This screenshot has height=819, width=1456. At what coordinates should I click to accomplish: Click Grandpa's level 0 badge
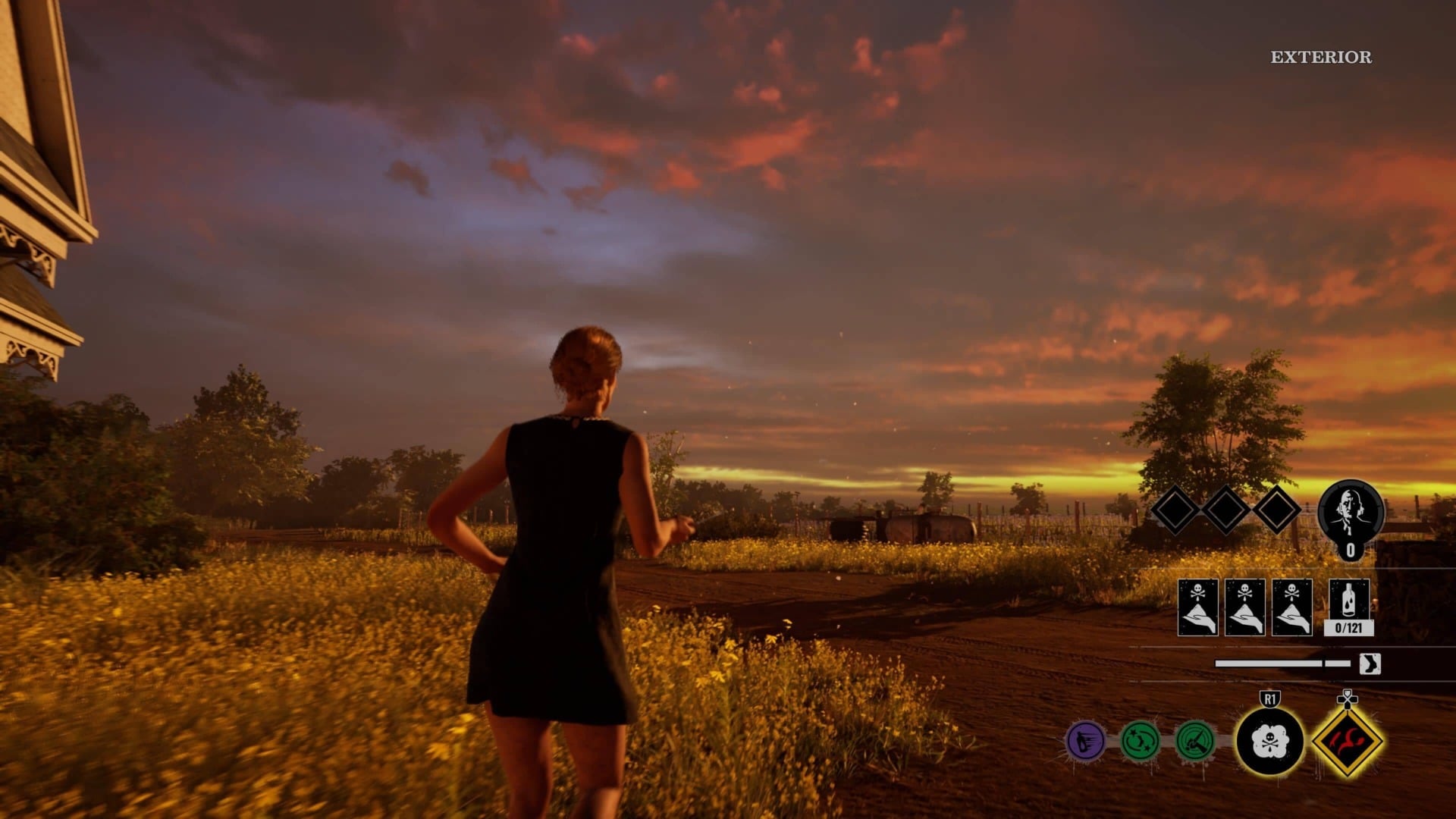coord(1351,549)
